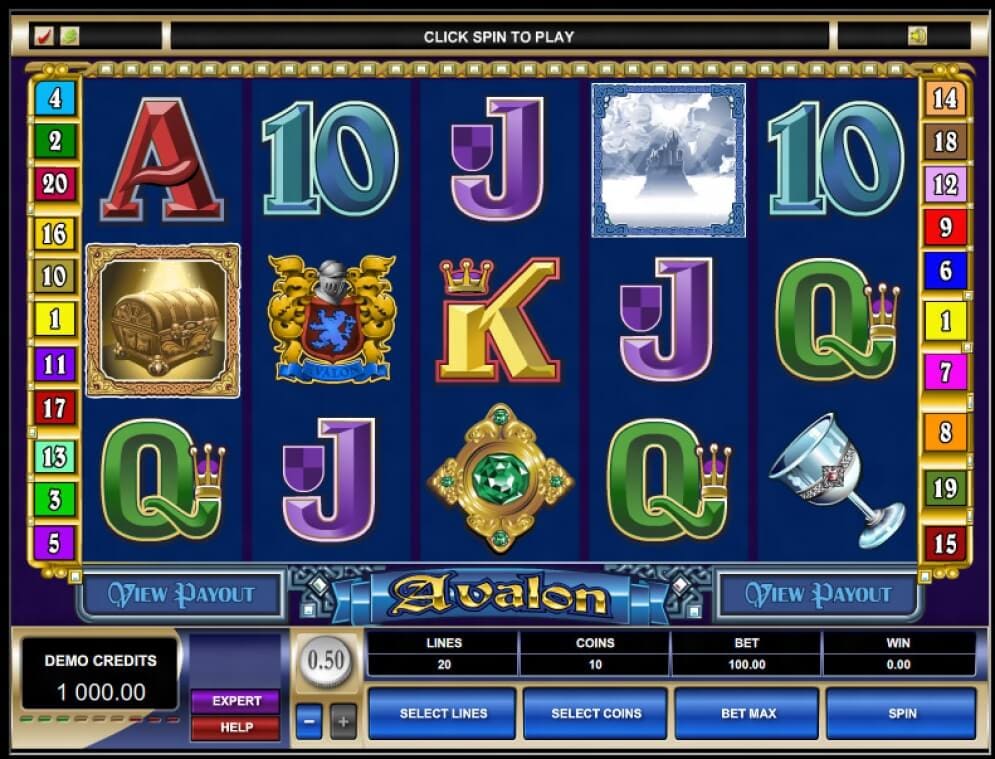995x759 pixels.
Task: Click the 0.50 coin chip
Action: coord(326,661)
